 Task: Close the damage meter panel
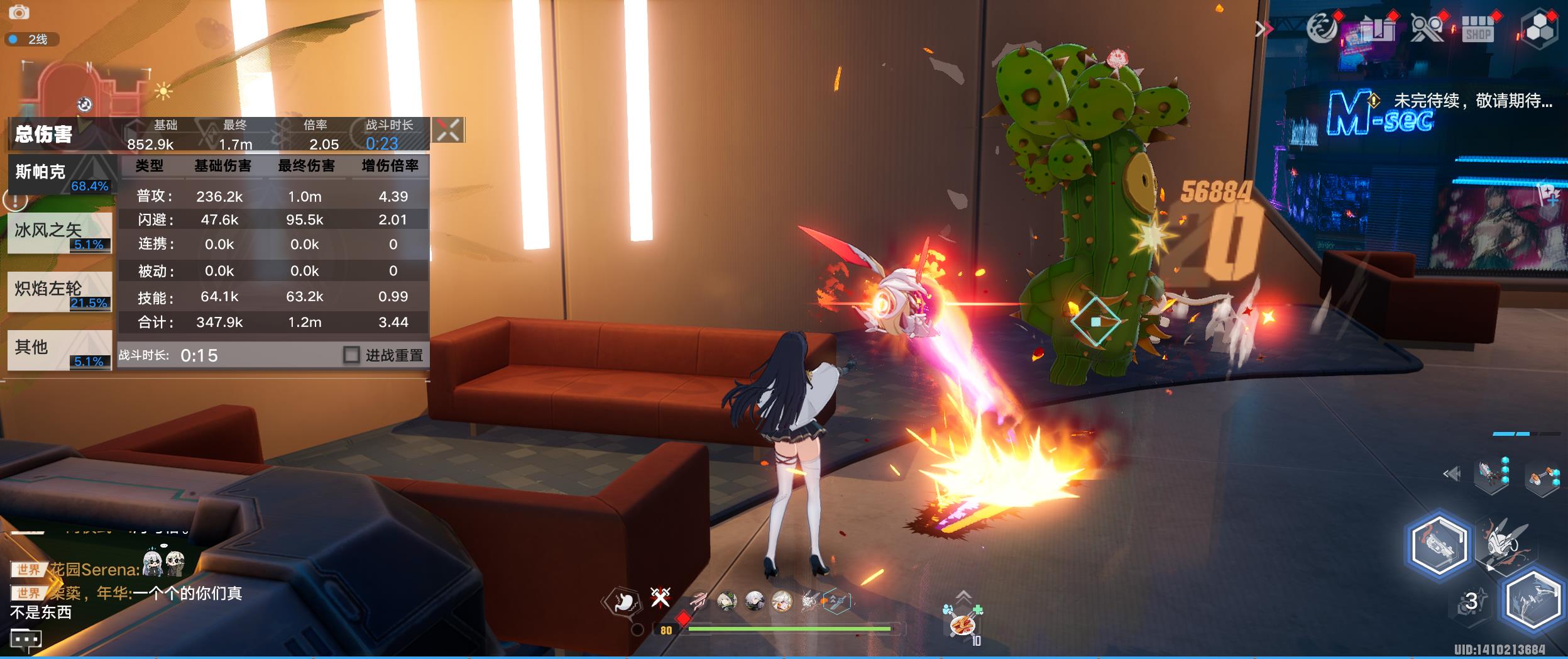[448, 130]
